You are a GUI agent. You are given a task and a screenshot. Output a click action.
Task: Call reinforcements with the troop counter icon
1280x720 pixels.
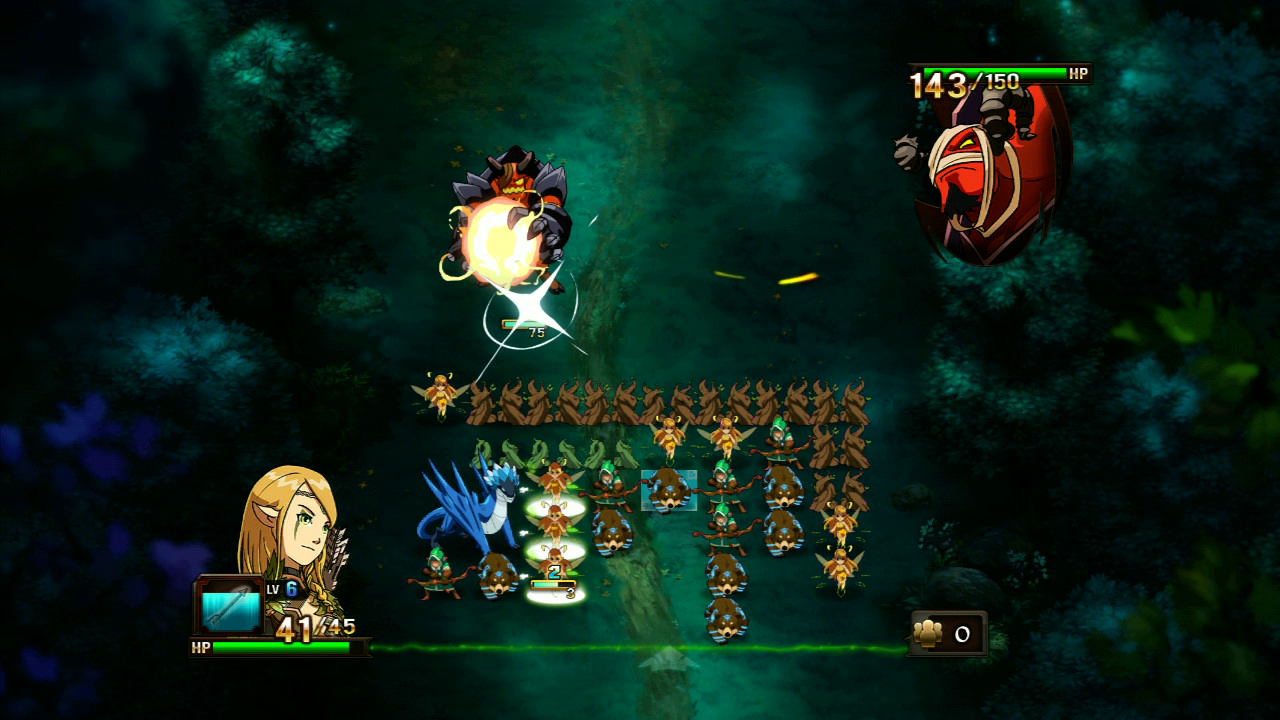(930, 634)
